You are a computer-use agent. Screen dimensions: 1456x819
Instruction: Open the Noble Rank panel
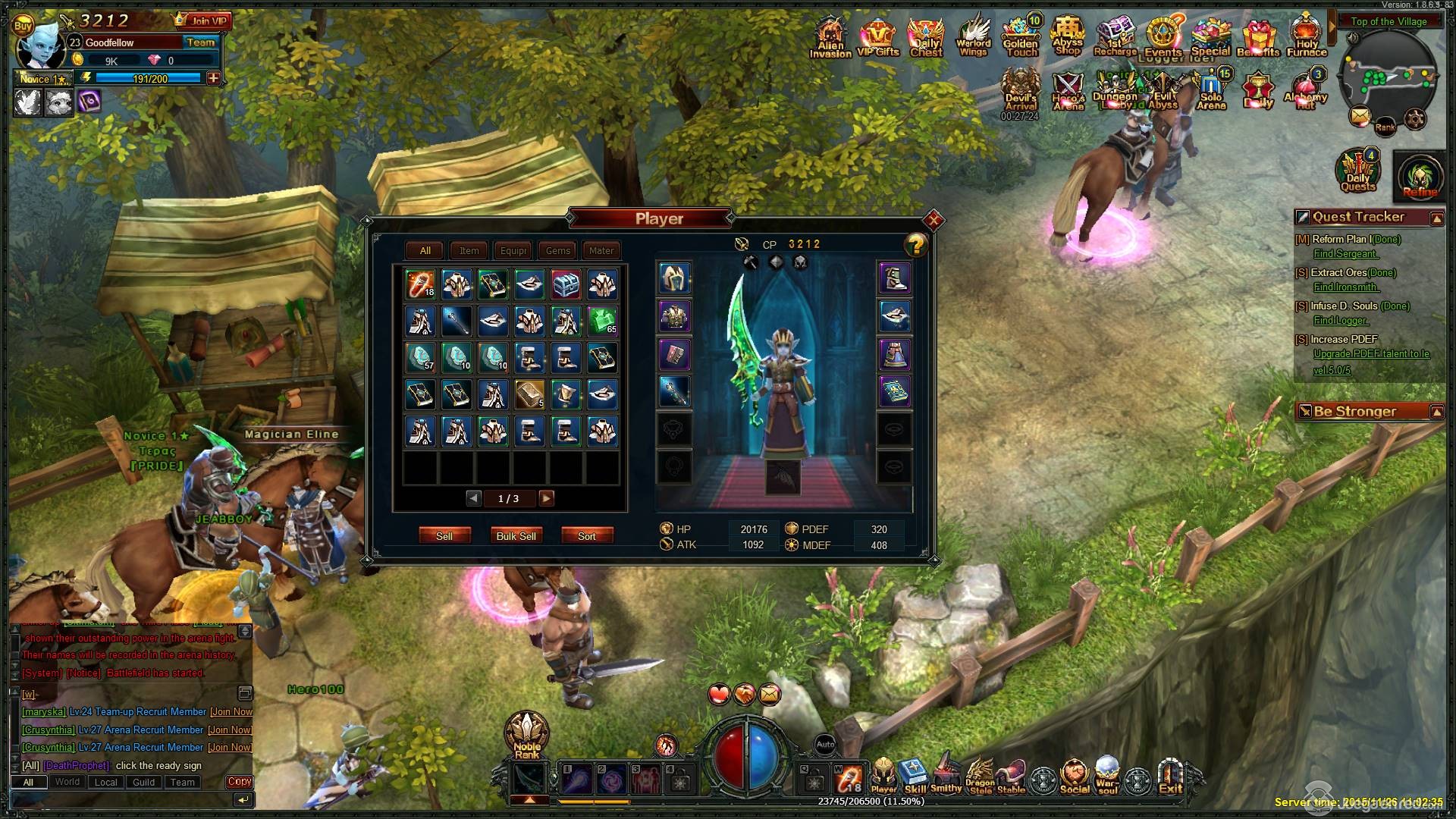[526, 734]
